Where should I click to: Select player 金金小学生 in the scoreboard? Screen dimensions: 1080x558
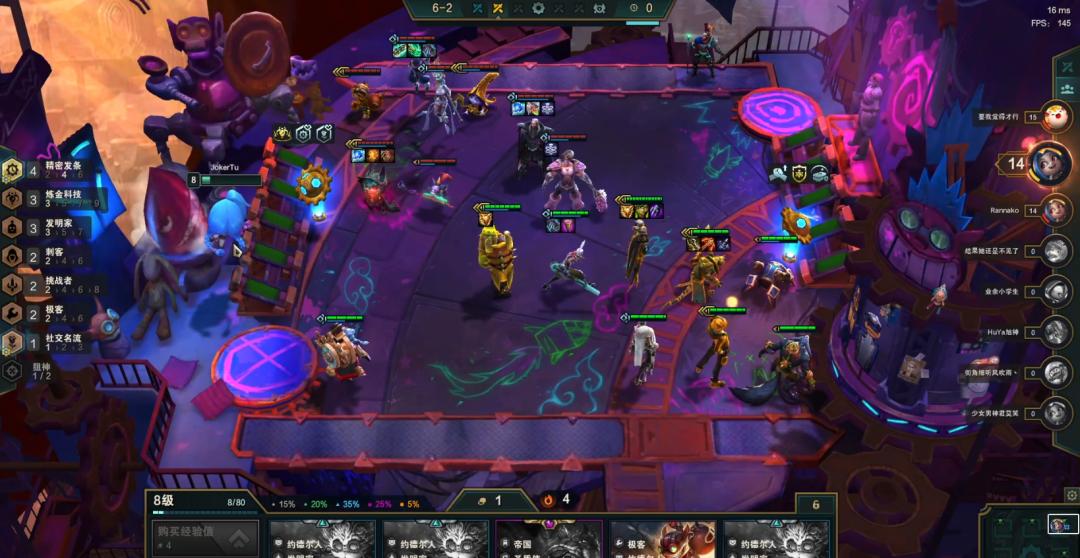pos(1056,291)
